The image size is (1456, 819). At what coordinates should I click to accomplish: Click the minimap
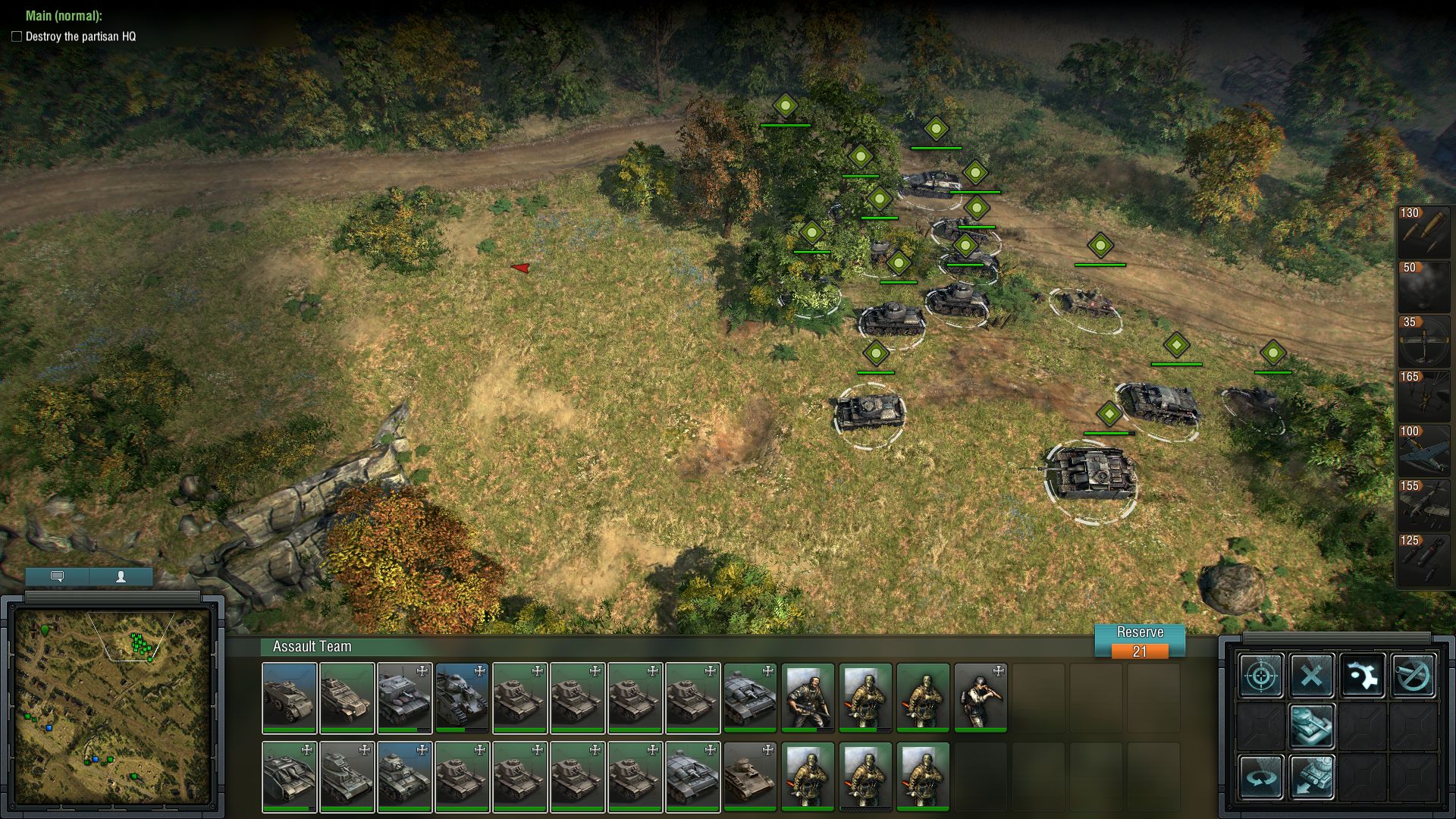[112, 705]
